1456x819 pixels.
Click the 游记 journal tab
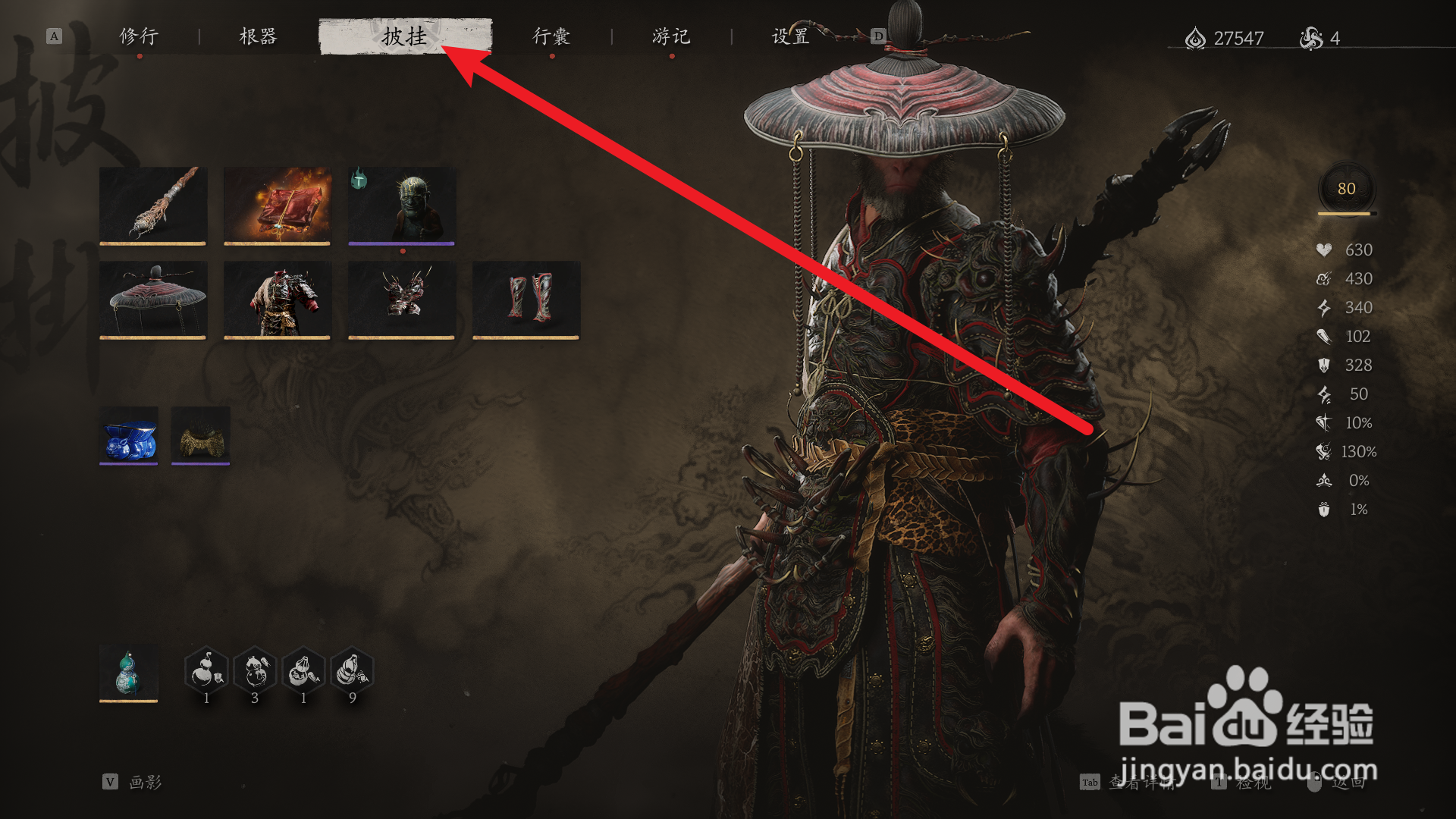click(x=670, y=36)
